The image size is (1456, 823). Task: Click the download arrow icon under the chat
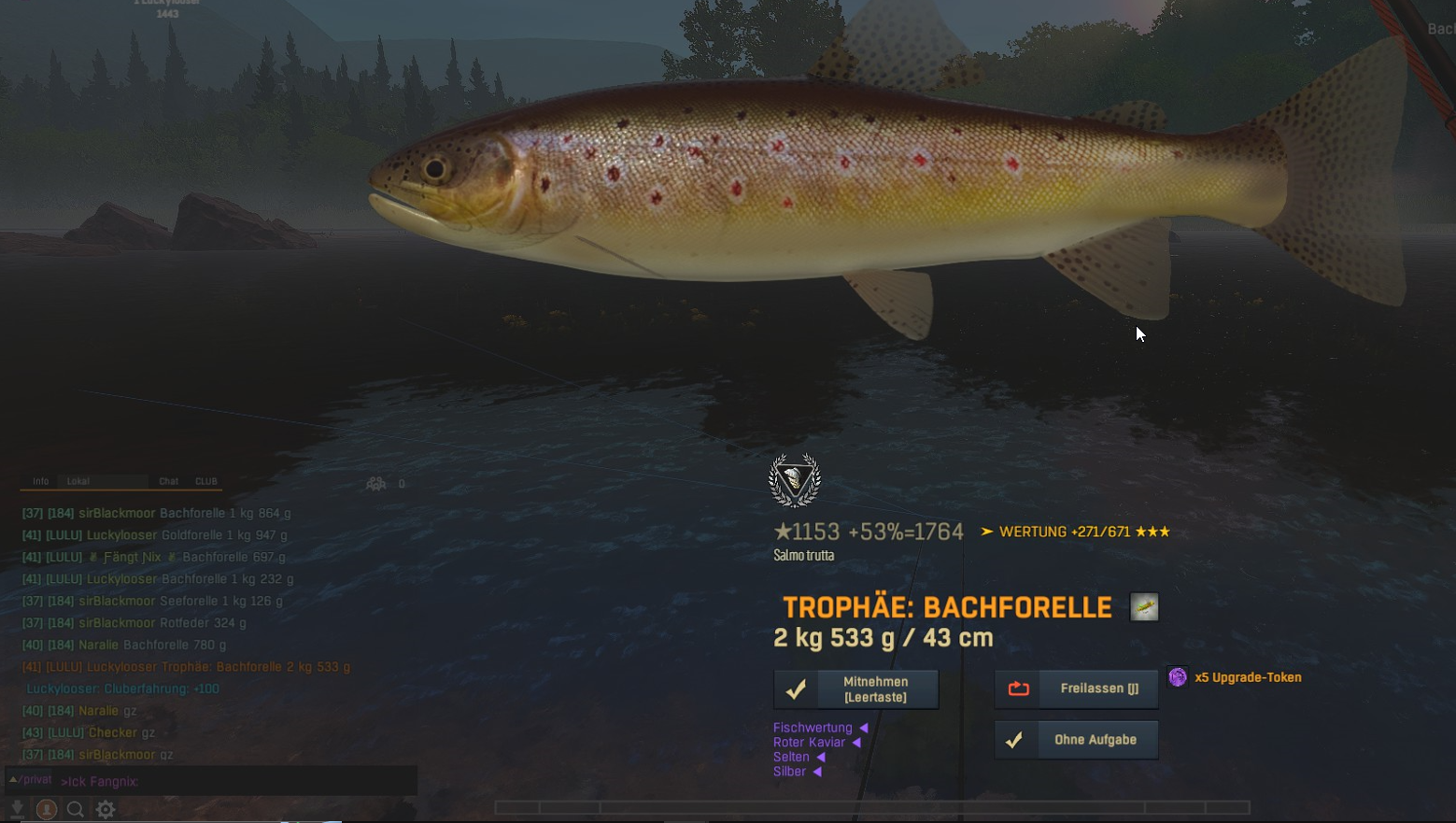pos(17,809)
